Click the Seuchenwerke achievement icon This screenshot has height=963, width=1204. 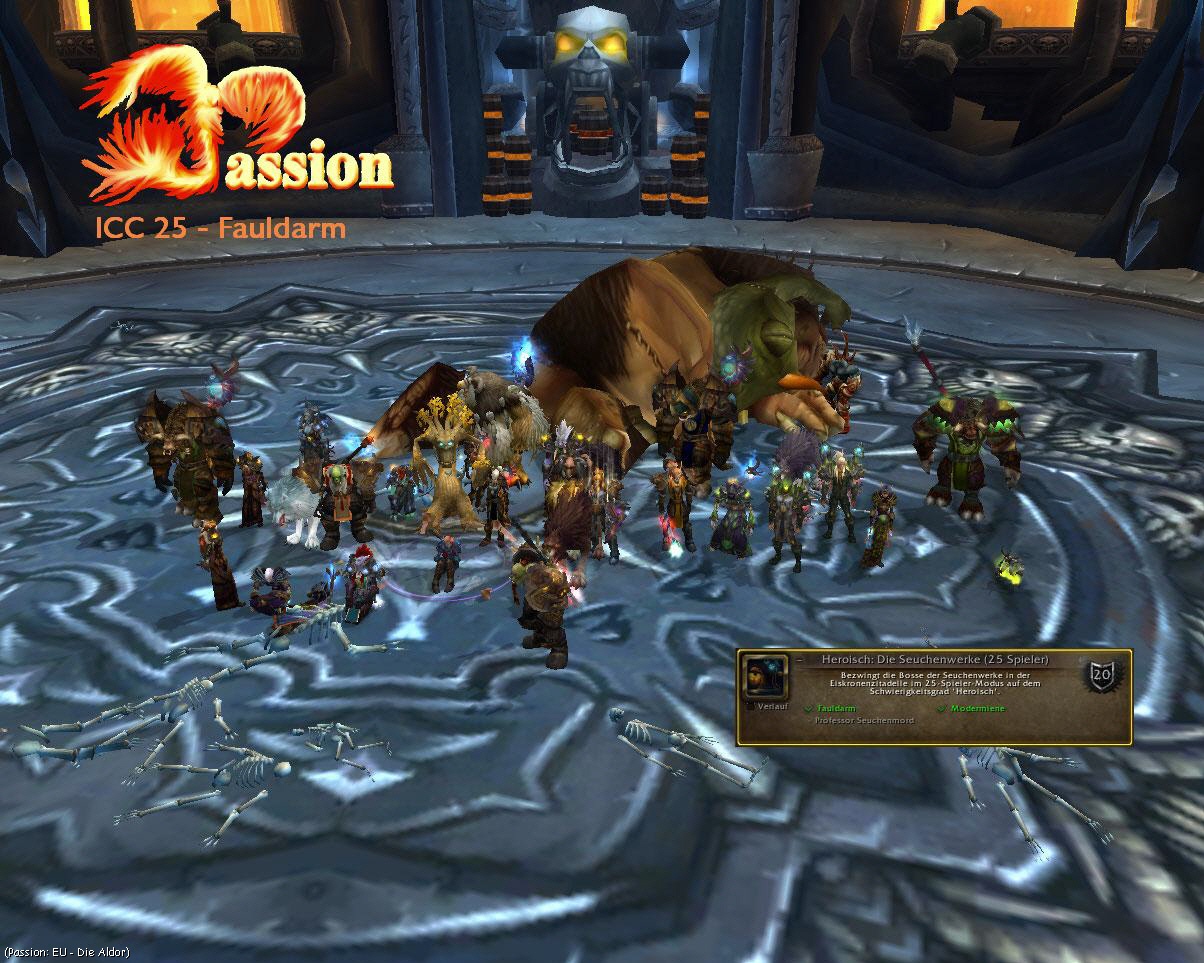tap(765, 678)
